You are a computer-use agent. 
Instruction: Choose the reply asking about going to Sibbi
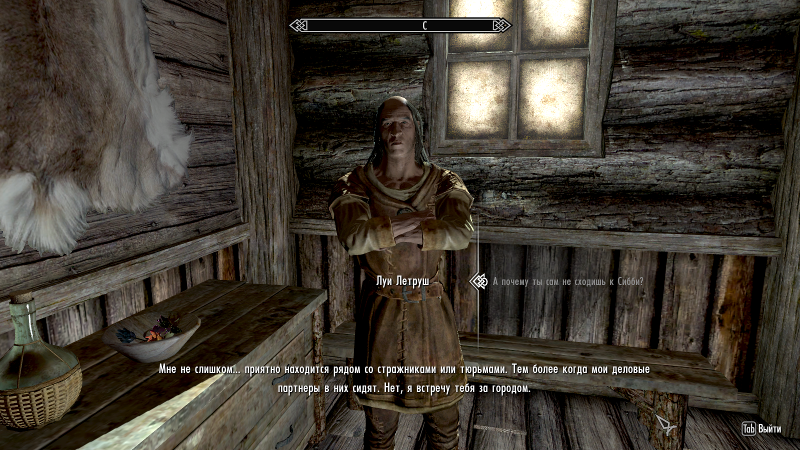(567, 282)
